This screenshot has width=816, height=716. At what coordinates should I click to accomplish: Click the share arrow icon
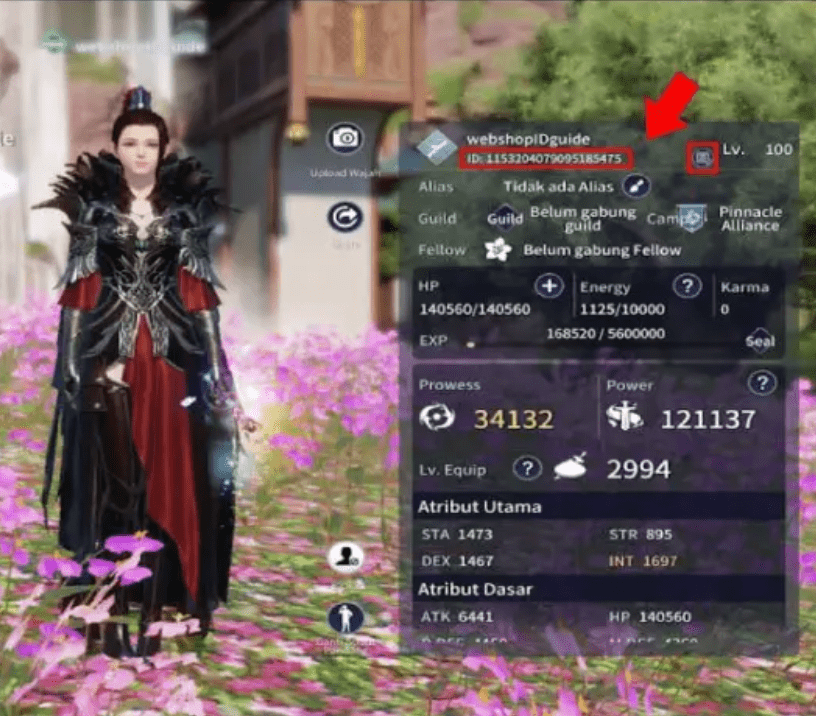pos(346,217)
